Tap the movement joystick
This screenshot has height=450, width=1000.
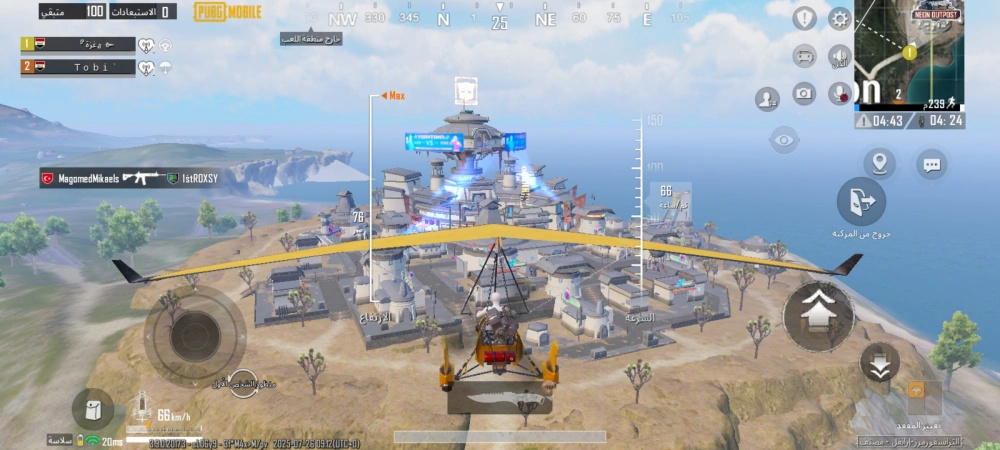196,334
